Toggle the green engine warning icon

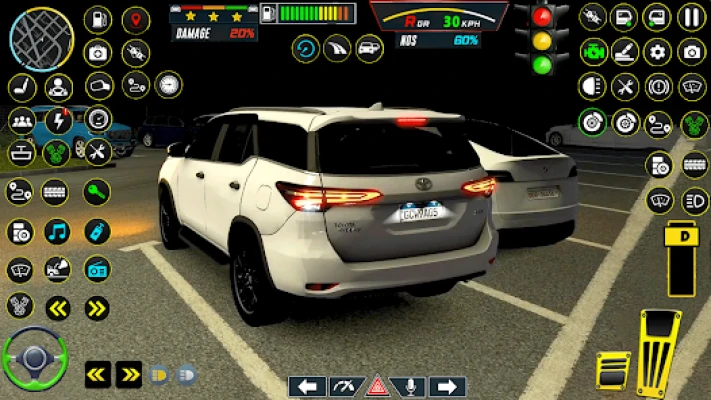click(x=594, y=52)
